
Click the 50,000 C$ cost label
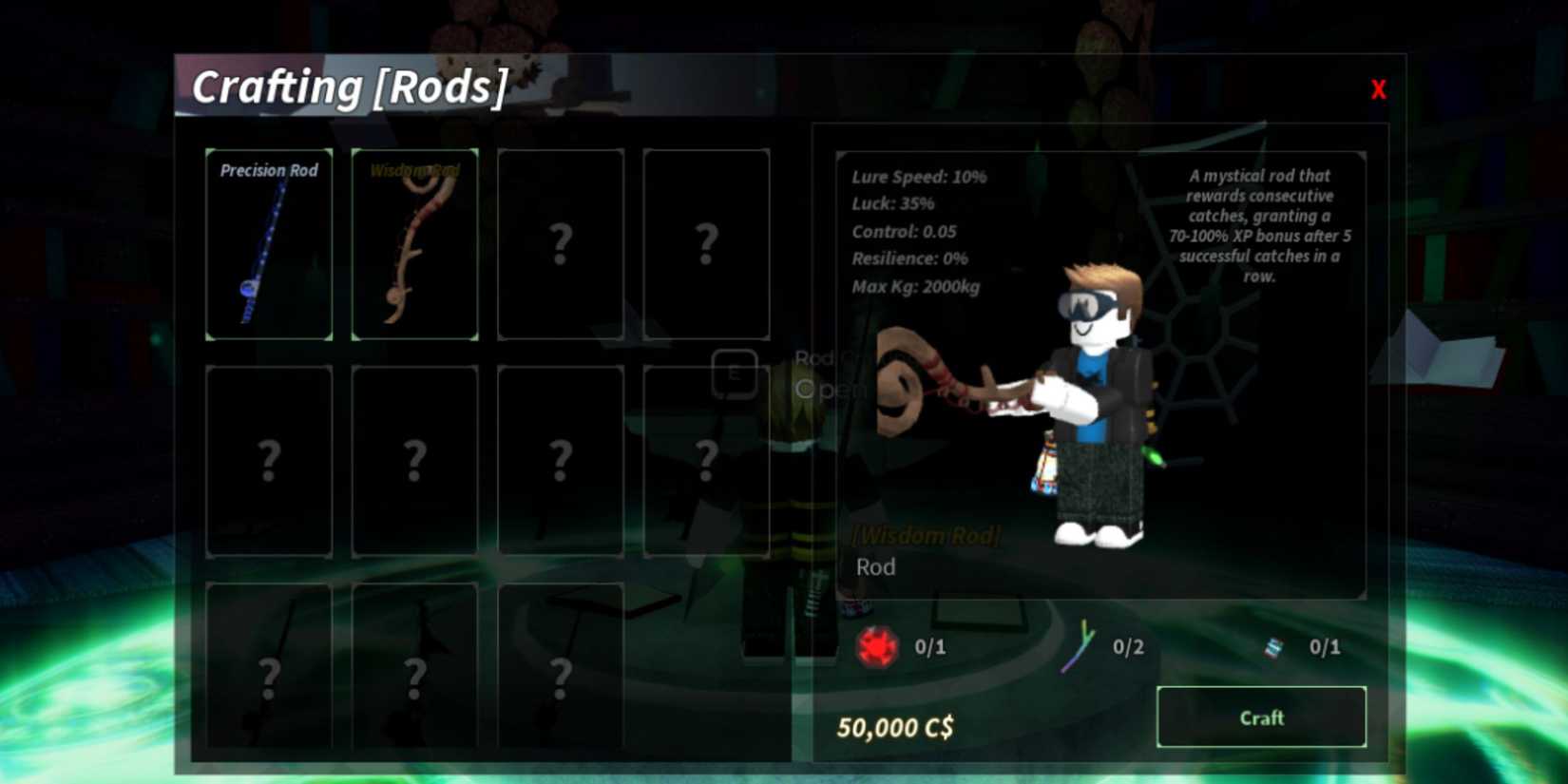(x=898, y=724)
